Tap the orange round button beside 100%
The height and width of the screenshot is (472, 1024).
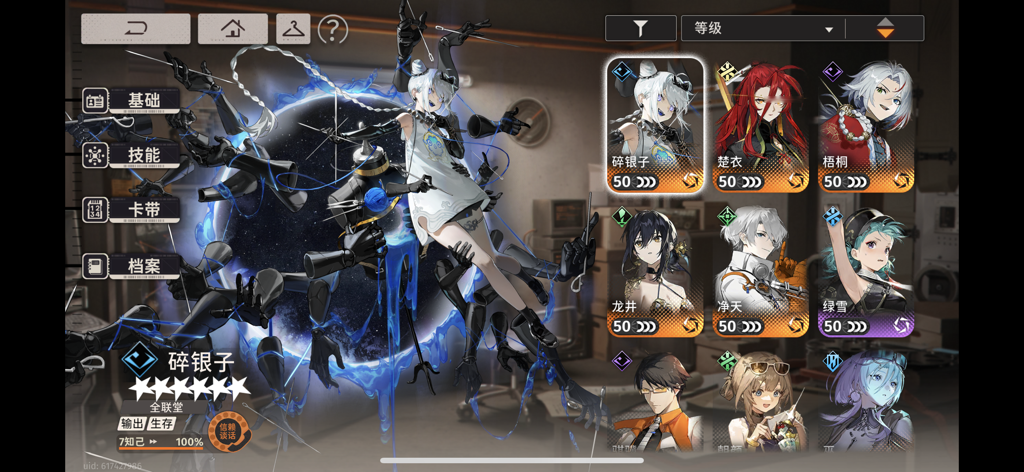[x=226, y=430]
